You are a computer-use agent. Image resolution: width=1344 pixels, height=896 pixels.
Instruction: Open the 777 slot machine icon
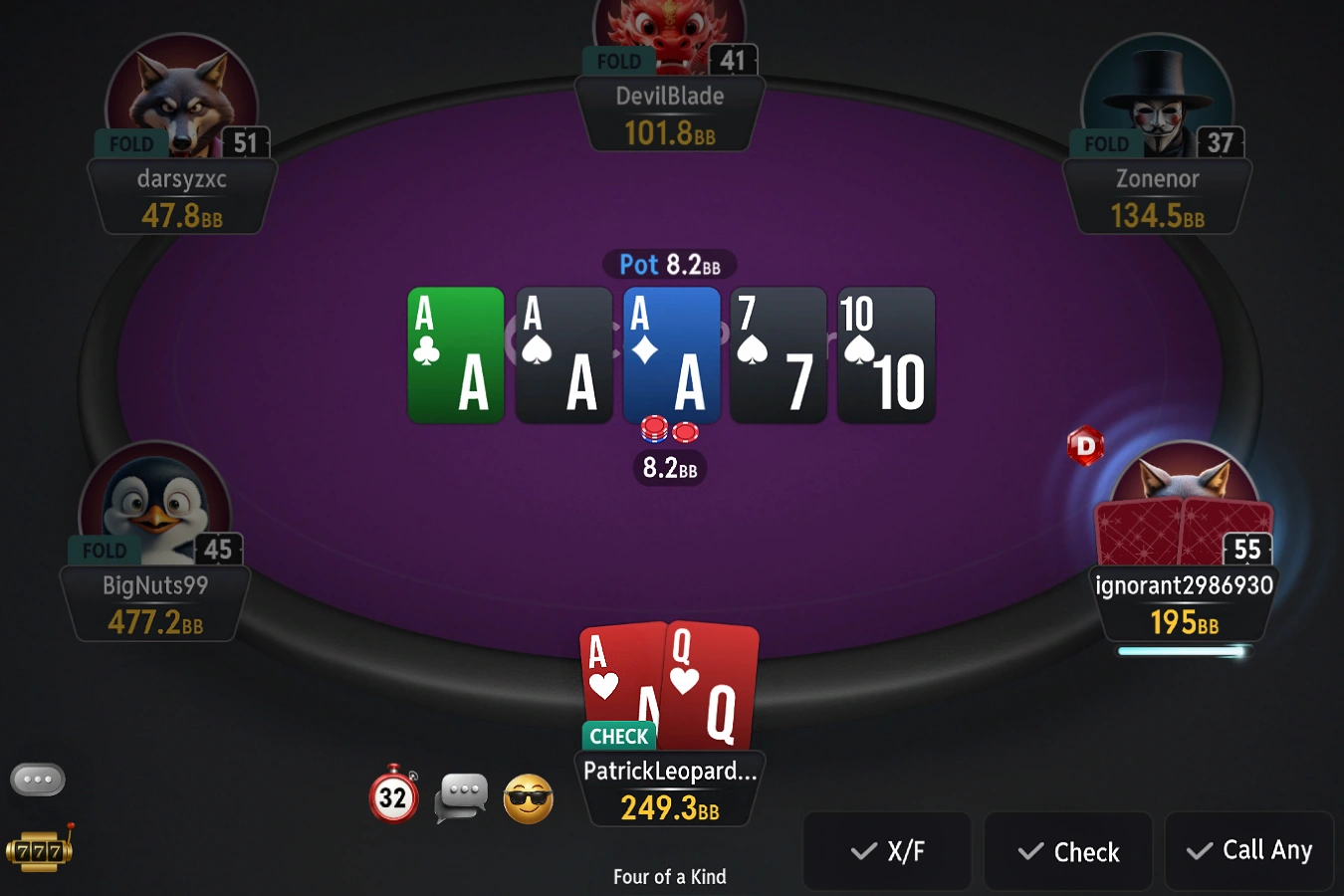click(x=40, y=851)
